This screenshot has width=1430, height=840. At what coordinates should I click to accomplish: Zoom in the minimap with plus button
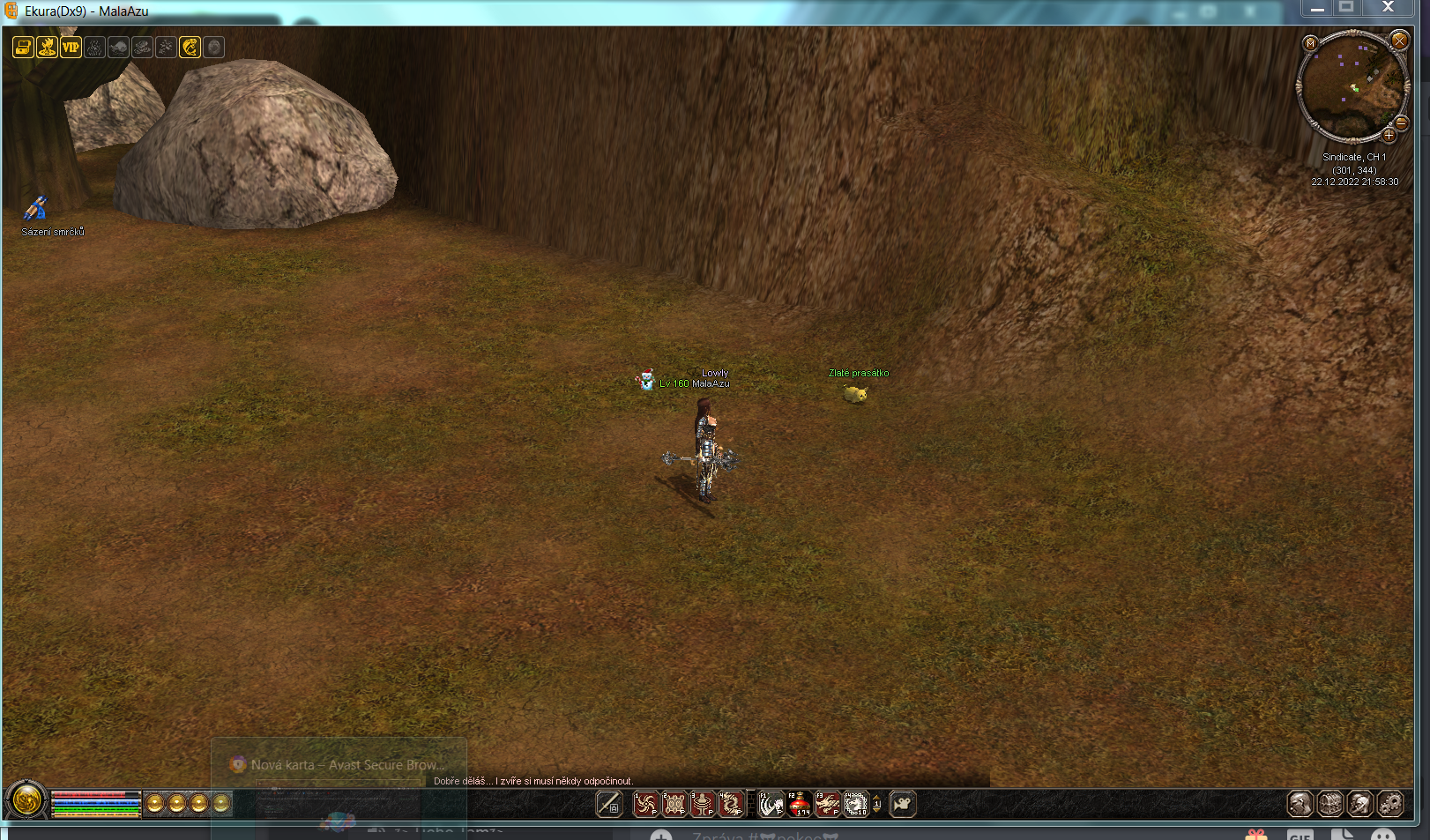[1389, 136]
